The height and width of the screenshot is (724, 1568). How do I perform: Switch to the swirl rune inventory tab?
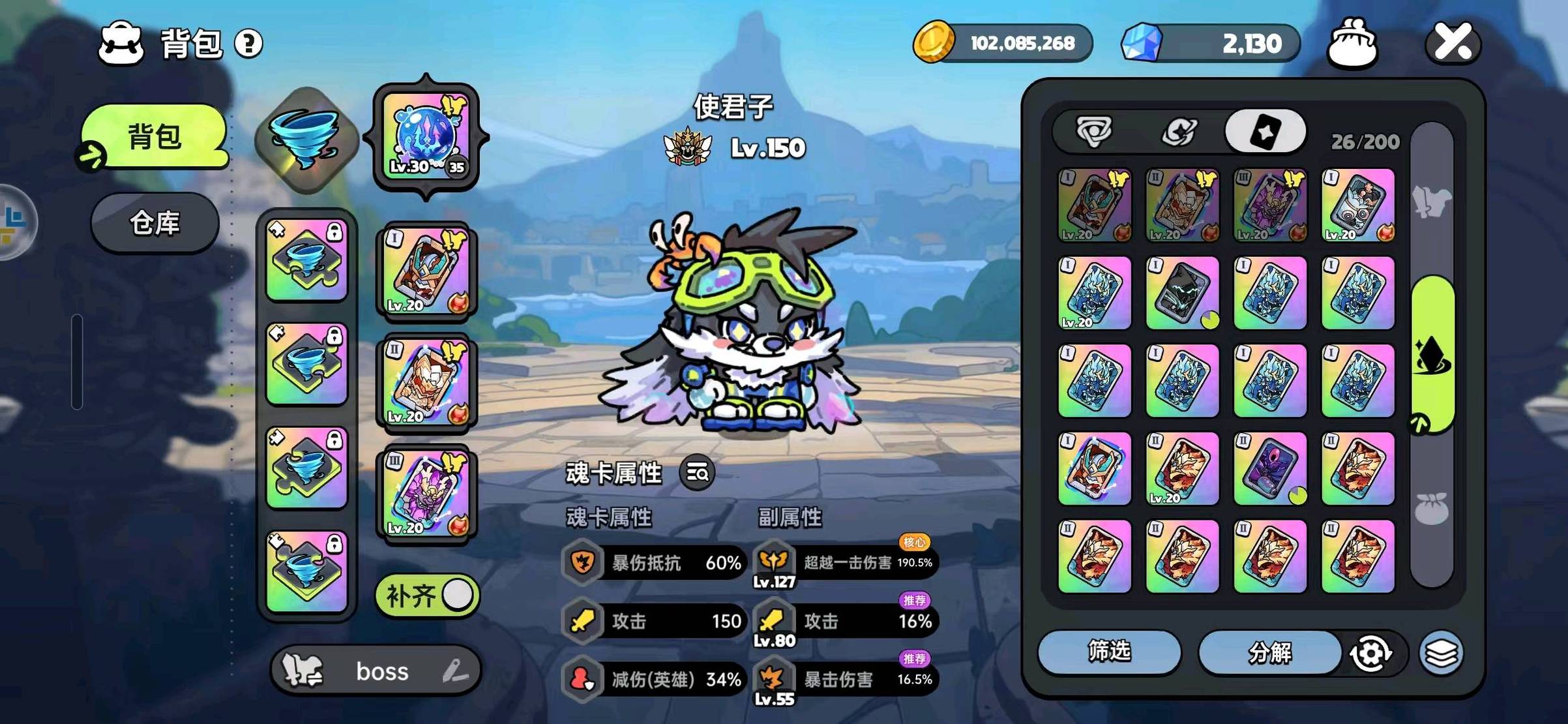[1179, 132]
